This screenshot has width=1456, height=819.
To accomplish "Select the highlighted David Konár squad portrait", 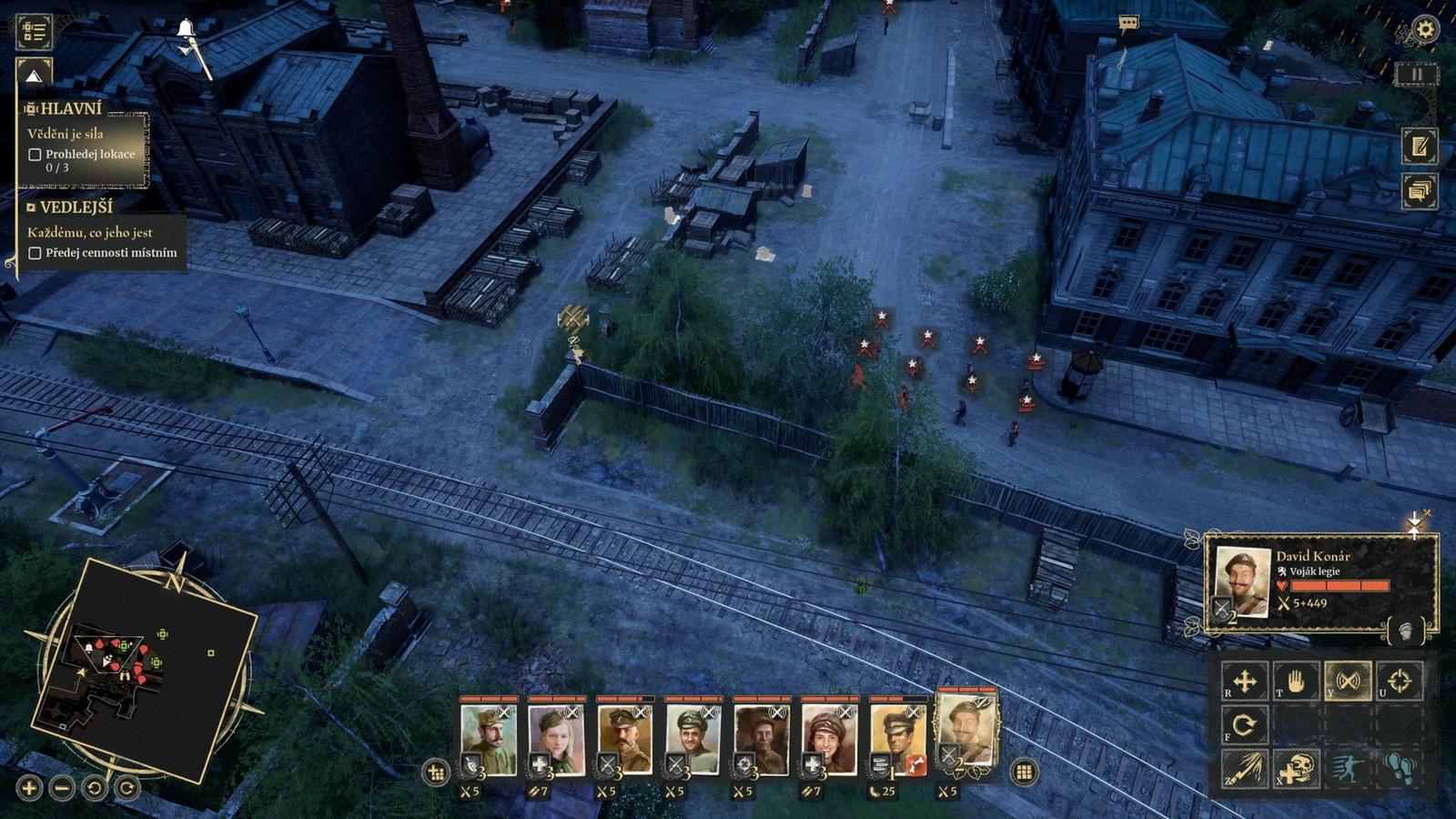I will click(966, 732).
